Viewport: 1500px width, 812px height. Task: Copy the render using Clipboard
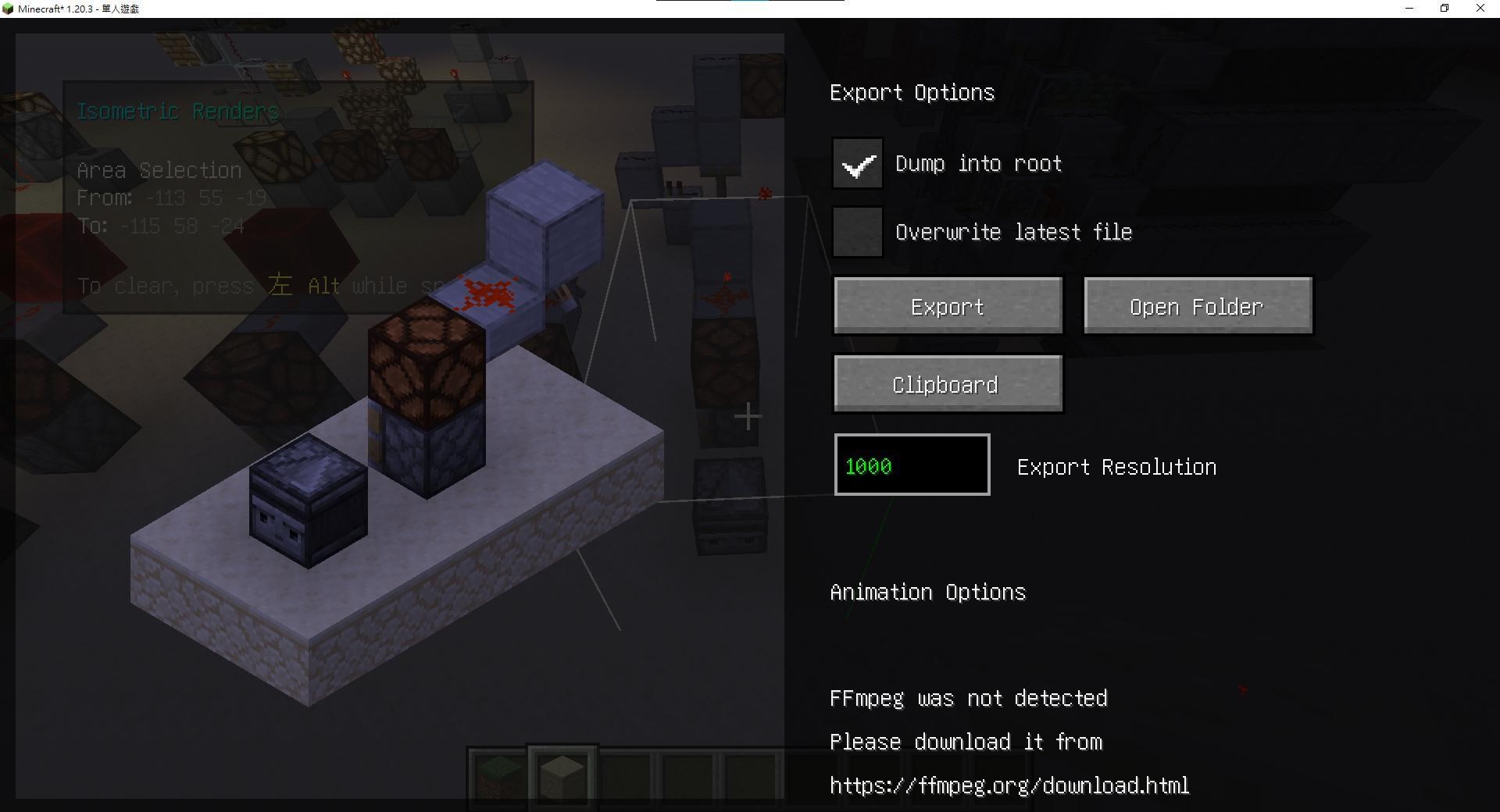click(948, 383)
